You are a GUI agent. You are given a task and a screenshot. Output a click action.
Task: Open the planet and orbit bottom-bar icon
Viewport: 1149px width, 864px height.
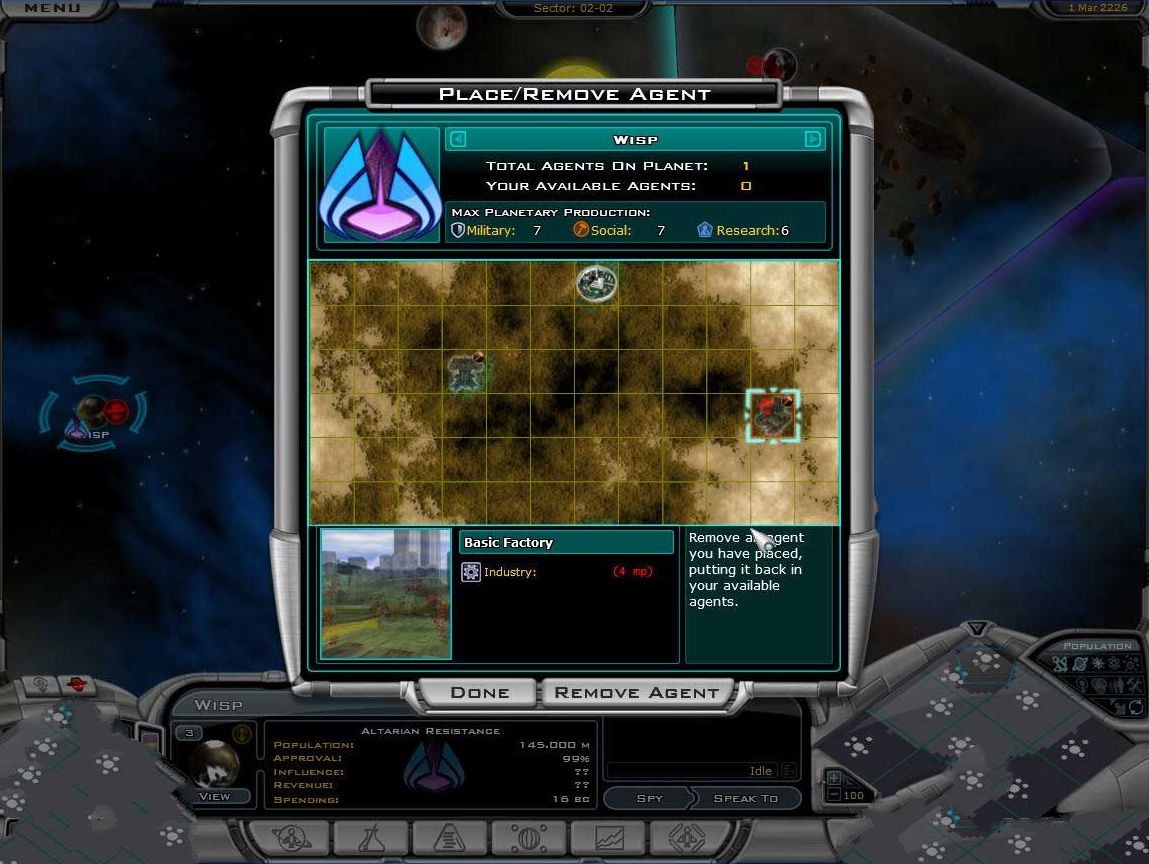click(292, 838)
